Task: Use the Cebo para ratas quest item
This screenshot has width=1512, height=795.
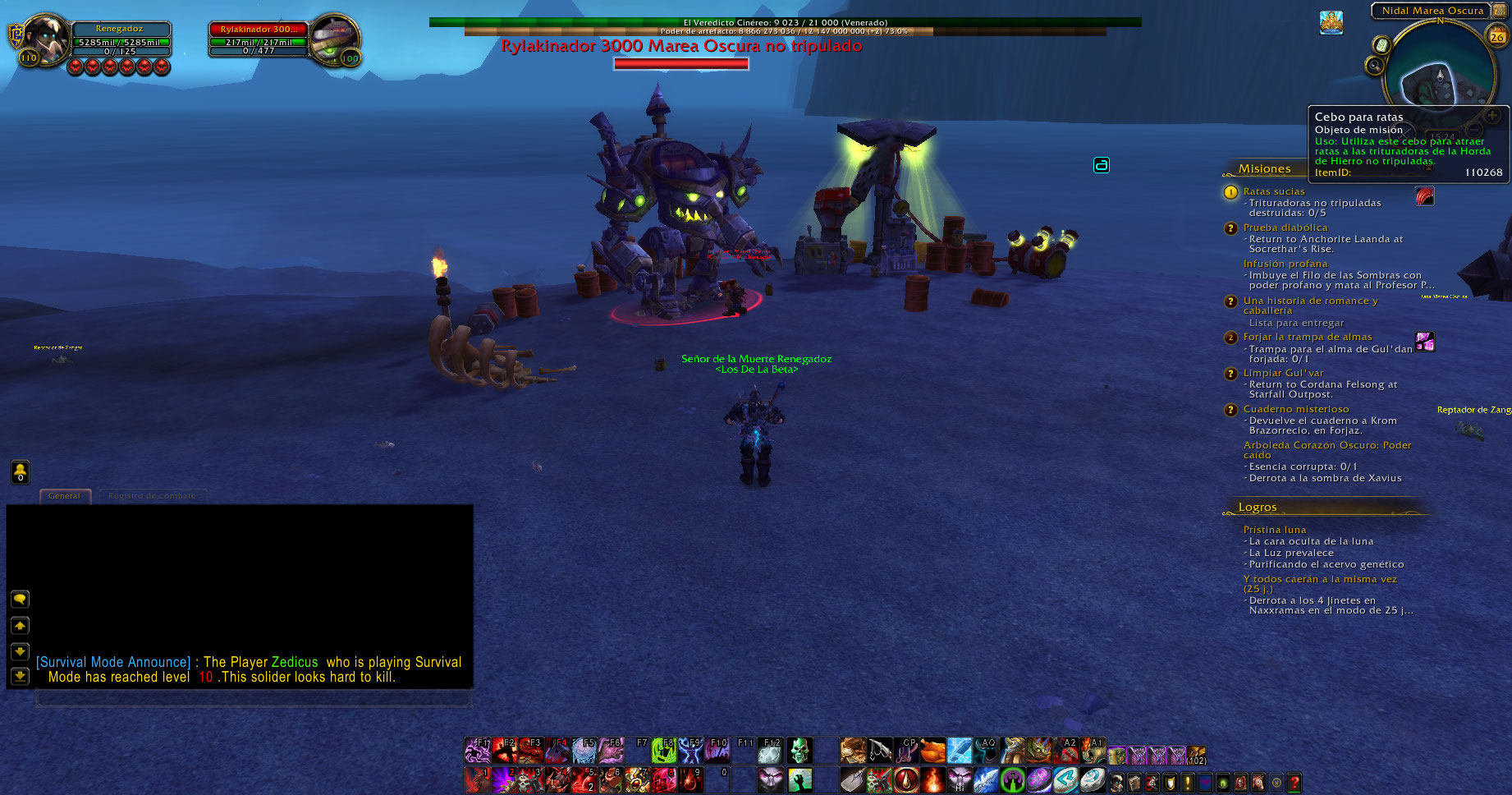Action: (x=1424, y=196)
